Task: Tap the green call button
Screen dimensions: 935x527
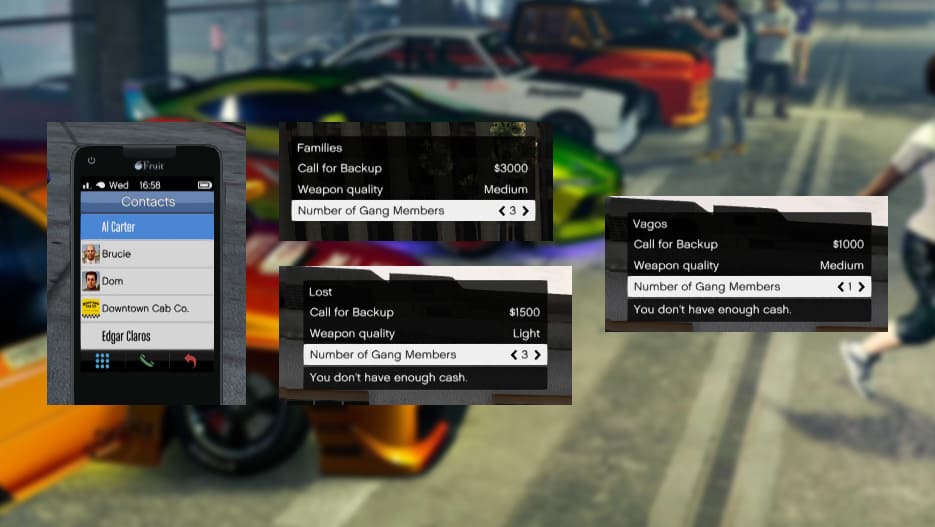Action: (x=147, y=361)
